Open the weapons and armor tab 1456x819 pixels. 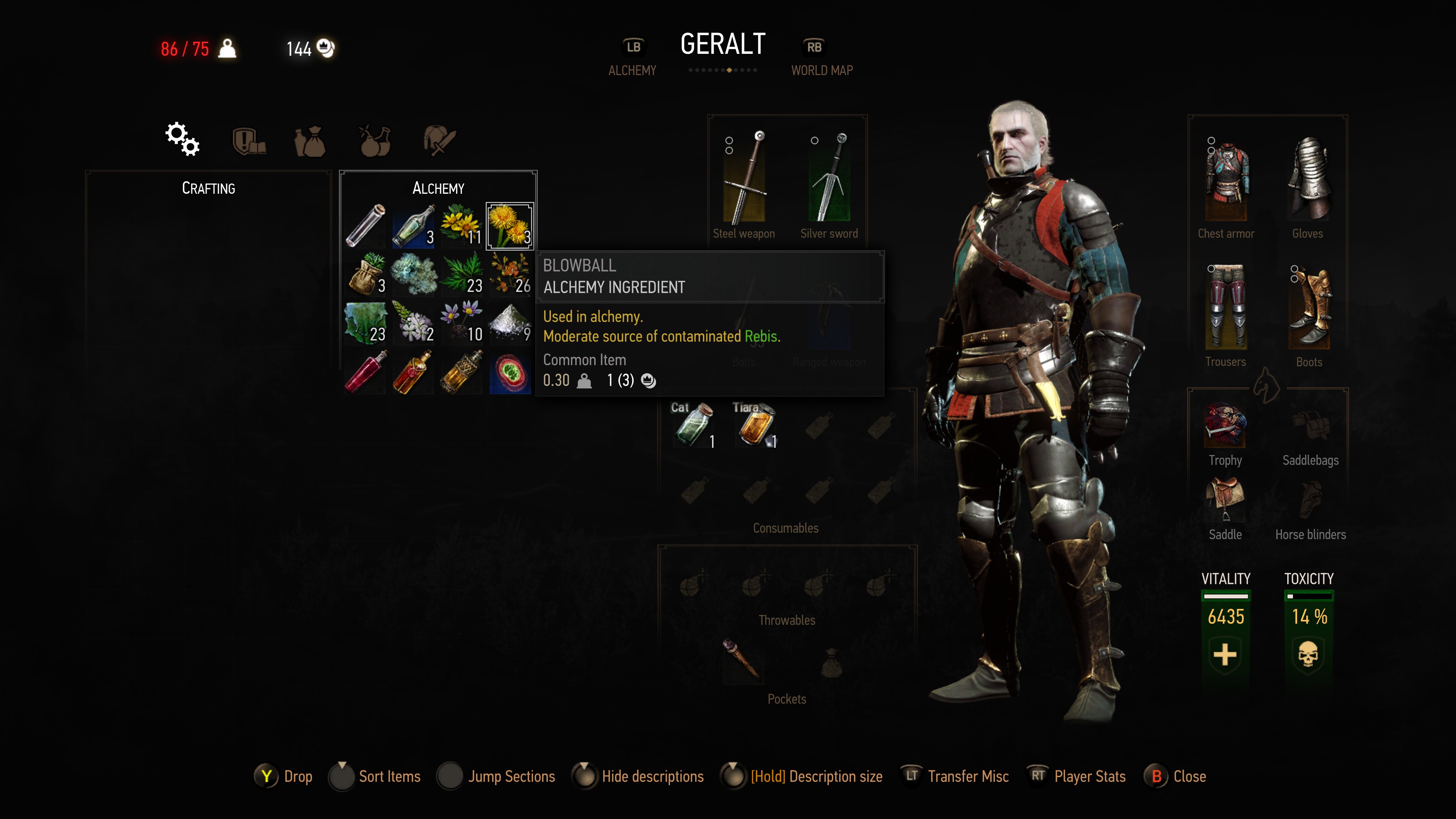coord(439,140)
